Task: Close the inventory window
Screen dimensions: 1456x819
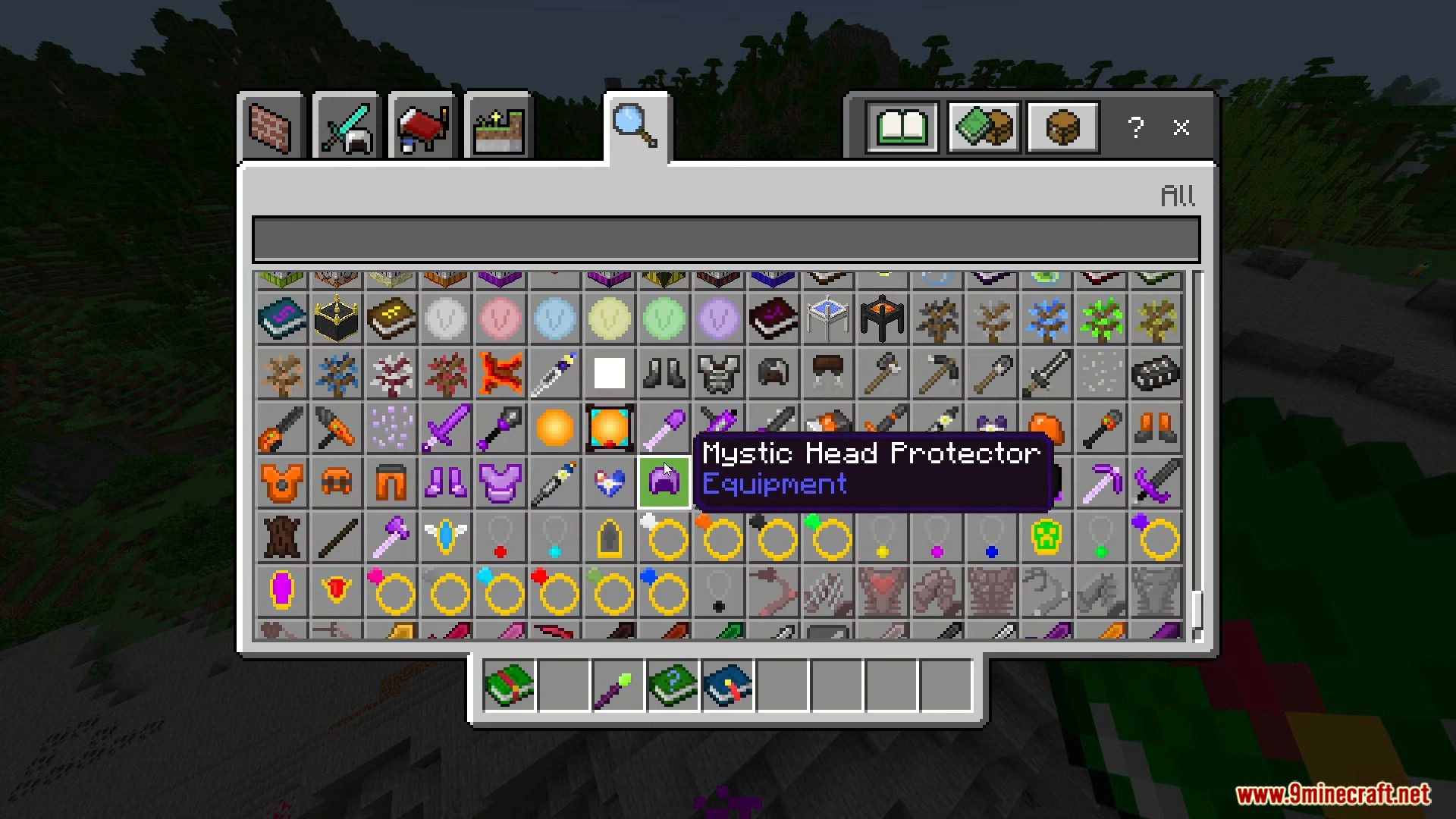Action: coord(1181,127)
